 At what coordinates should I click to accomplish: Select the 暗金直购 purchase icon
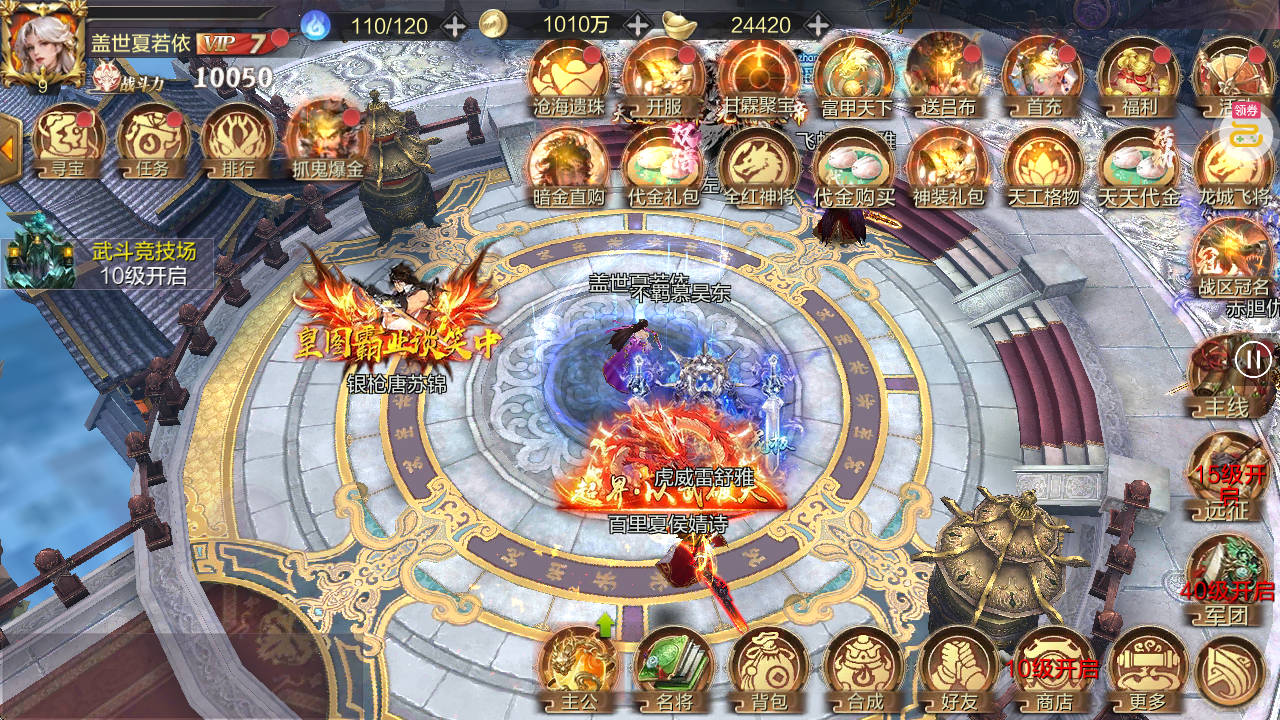(x=568, y=166)
